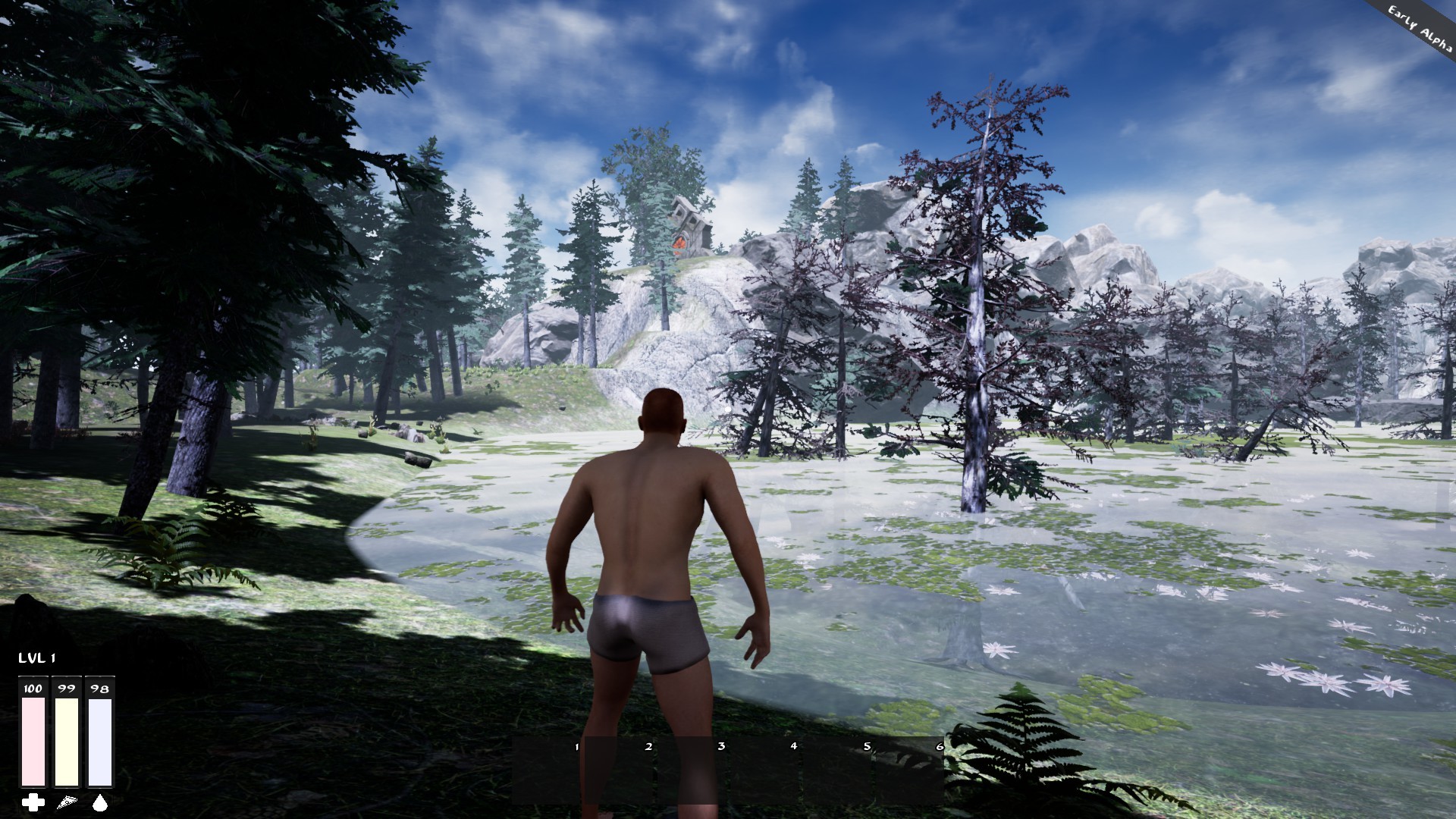Select hotbar slot 1
The height and width of the screenshot is (819, 1456).
point(548,770)
